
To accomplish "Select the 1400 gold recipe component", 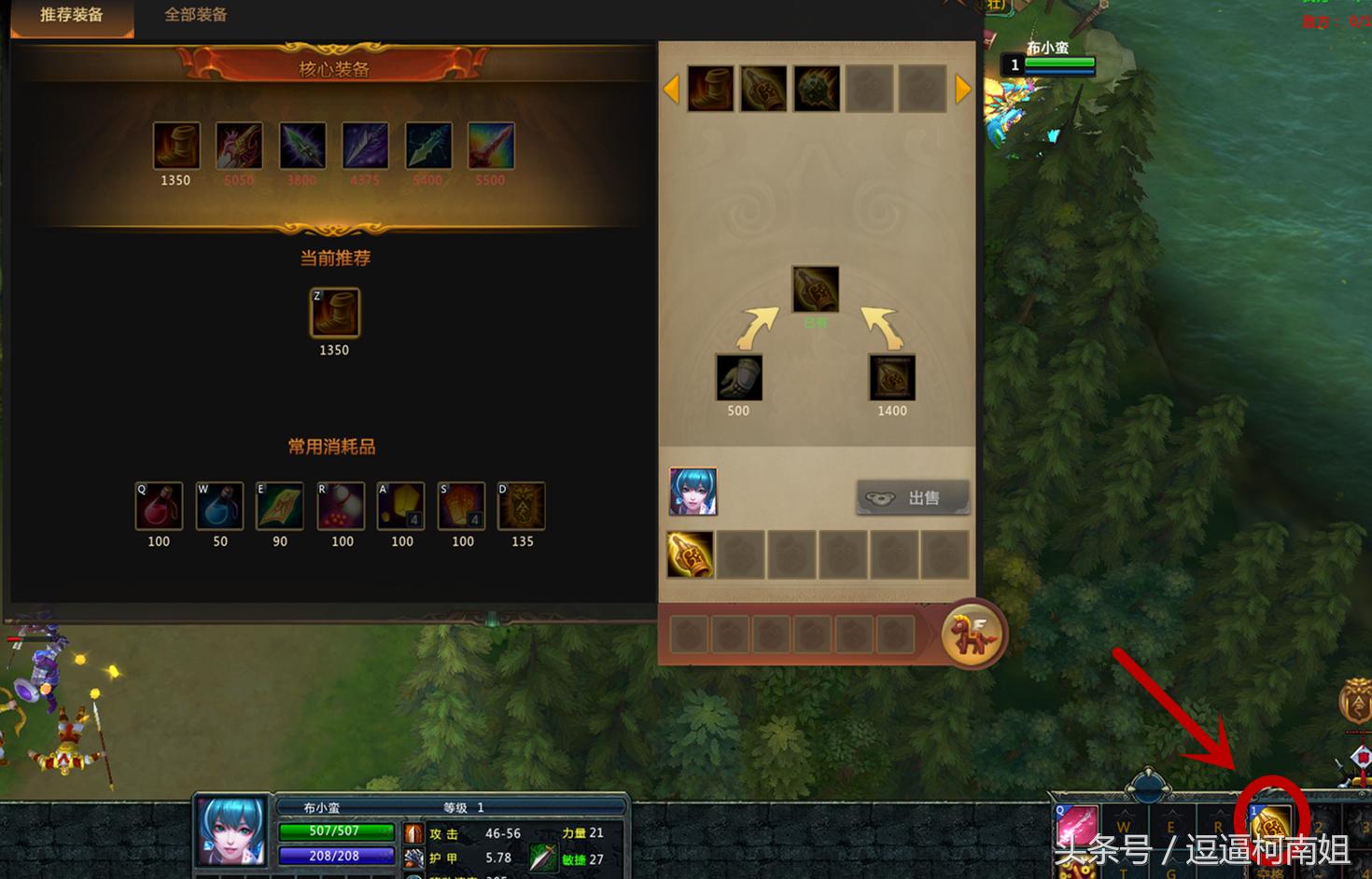I will [891, 378].
